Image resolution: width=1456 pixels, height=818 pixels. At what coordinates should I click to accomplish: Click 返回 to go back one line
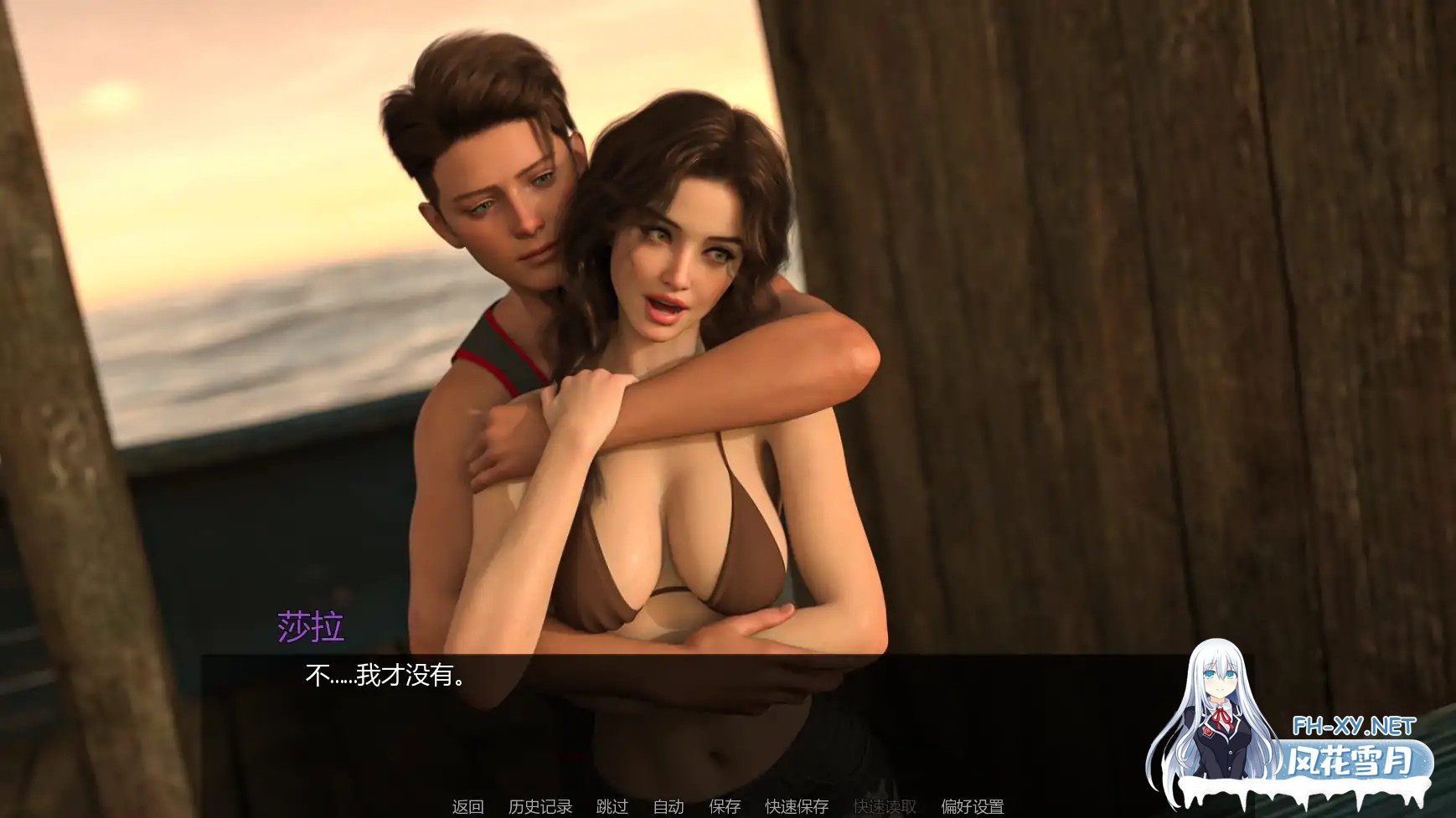(x=467, y=806)
